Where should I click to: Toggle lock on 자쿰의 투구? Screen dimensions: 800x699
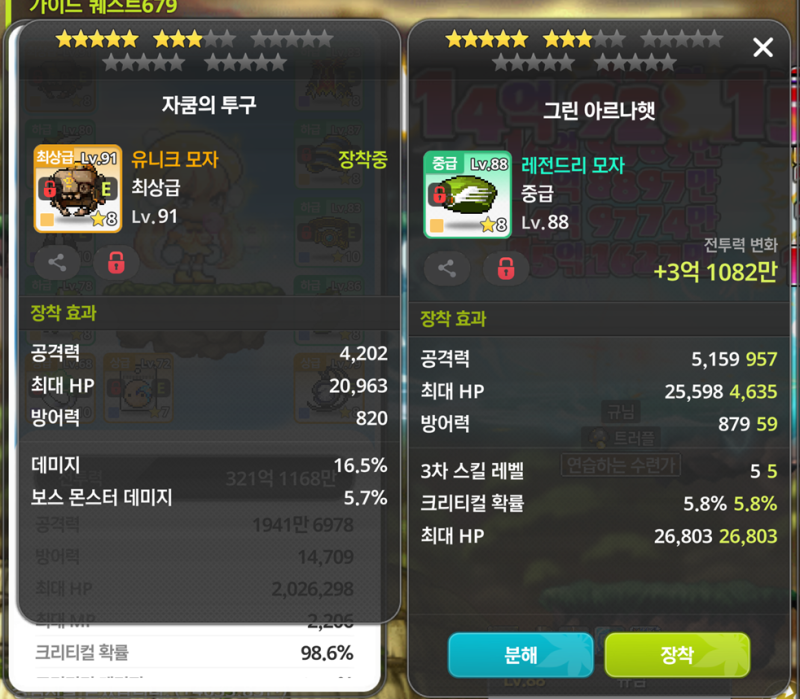coord(117,263)
